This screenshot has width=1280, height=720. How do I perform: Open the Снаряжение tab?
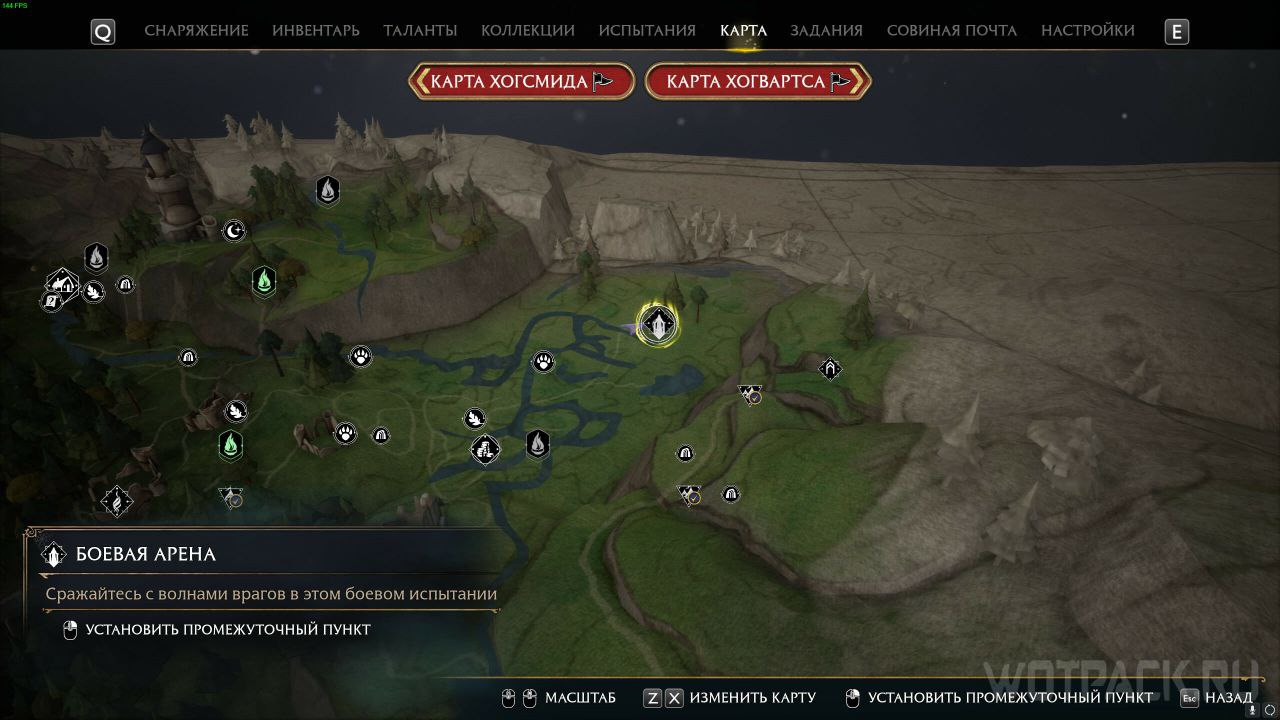click(x=196, y=30)
